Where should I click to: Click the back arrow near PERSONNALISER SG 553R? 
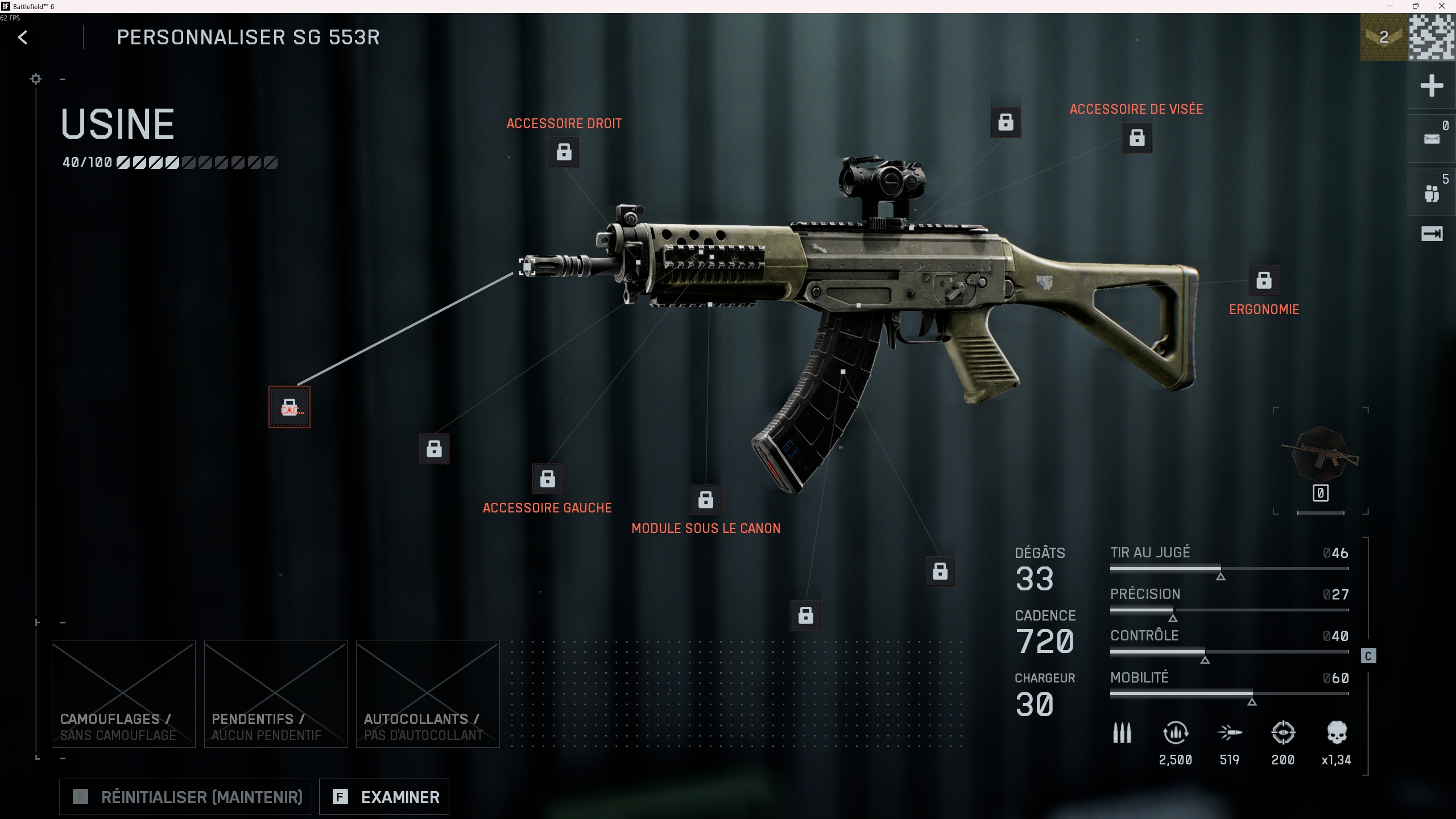[x=23, y=37]
